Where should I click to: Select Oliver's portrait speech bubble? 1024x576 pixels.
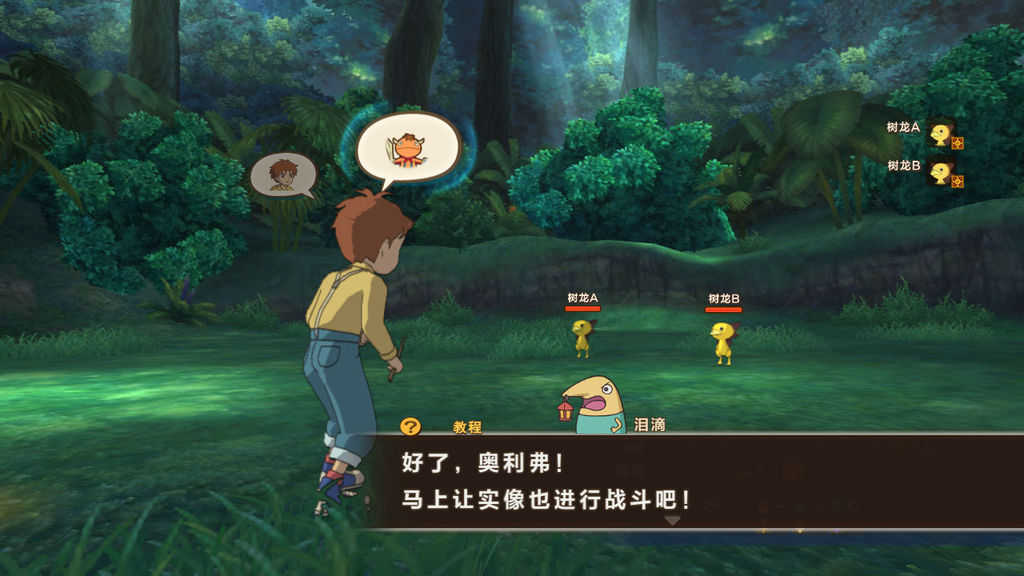[x=283, y=173]
